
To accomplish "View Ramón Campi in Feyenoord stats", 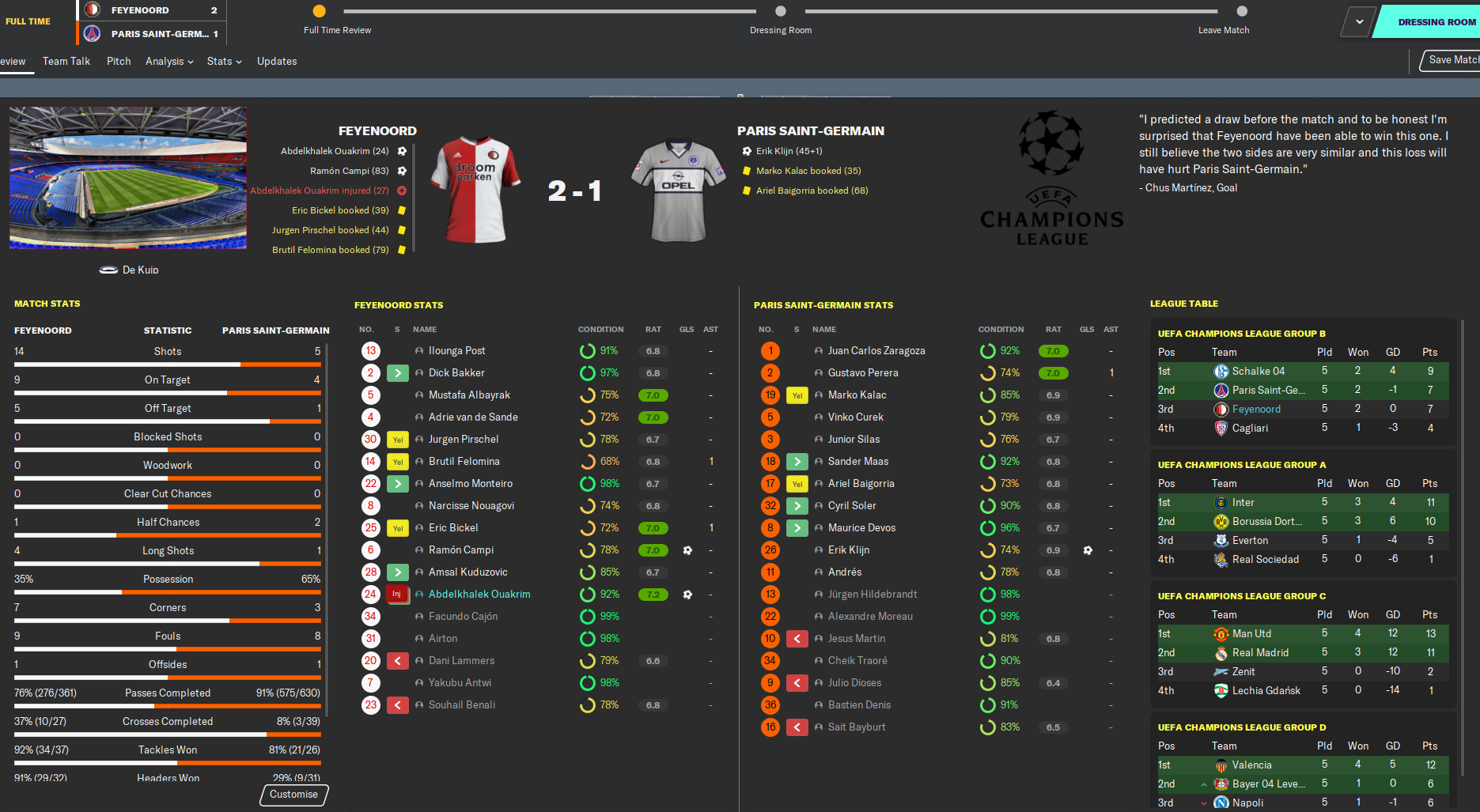I will pos(461,550).
